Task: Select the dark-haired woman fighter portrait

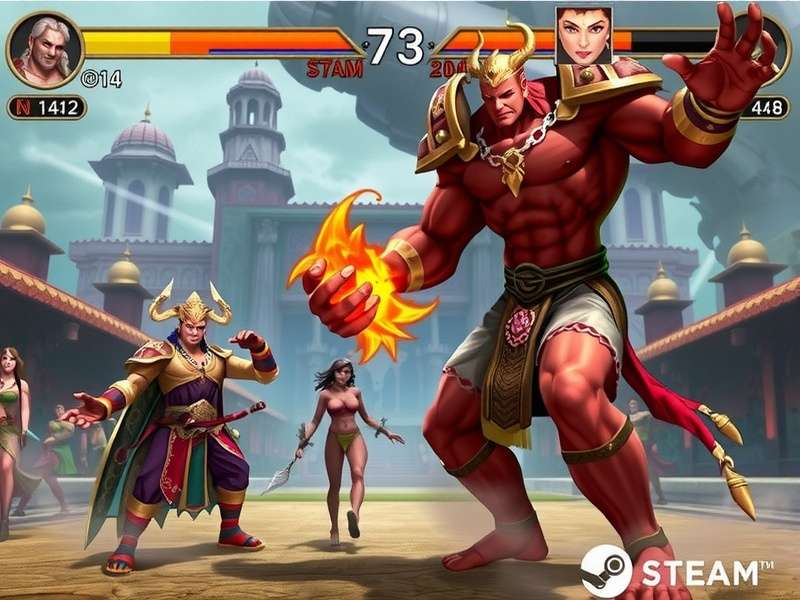Action: [583, 36]
